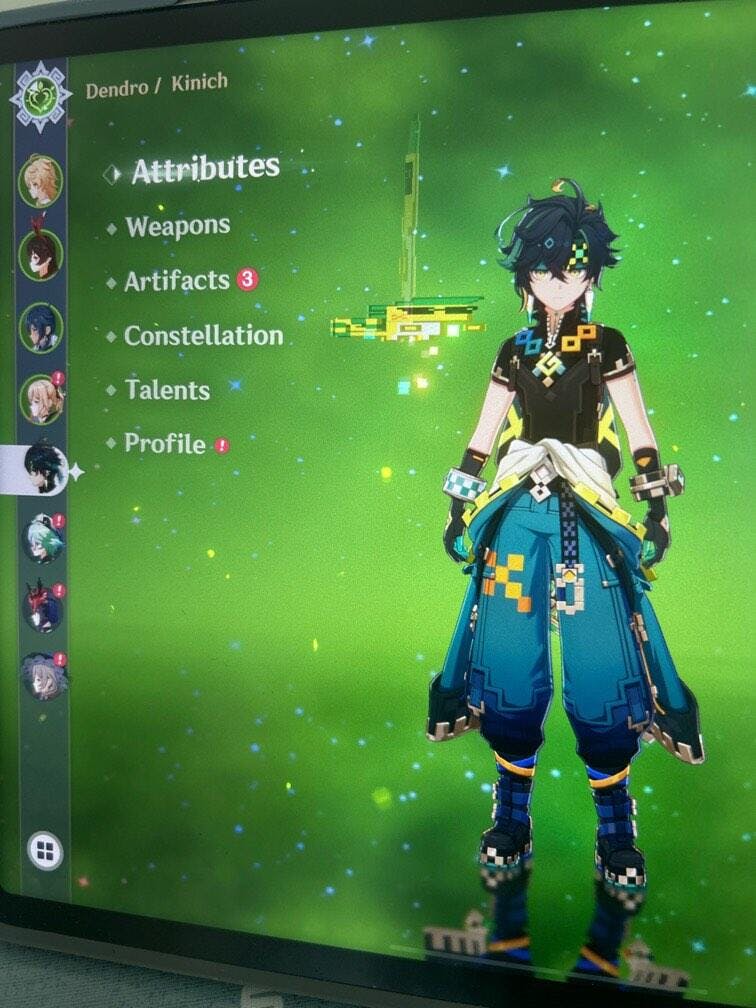Open the Talents page

[167, 390]
